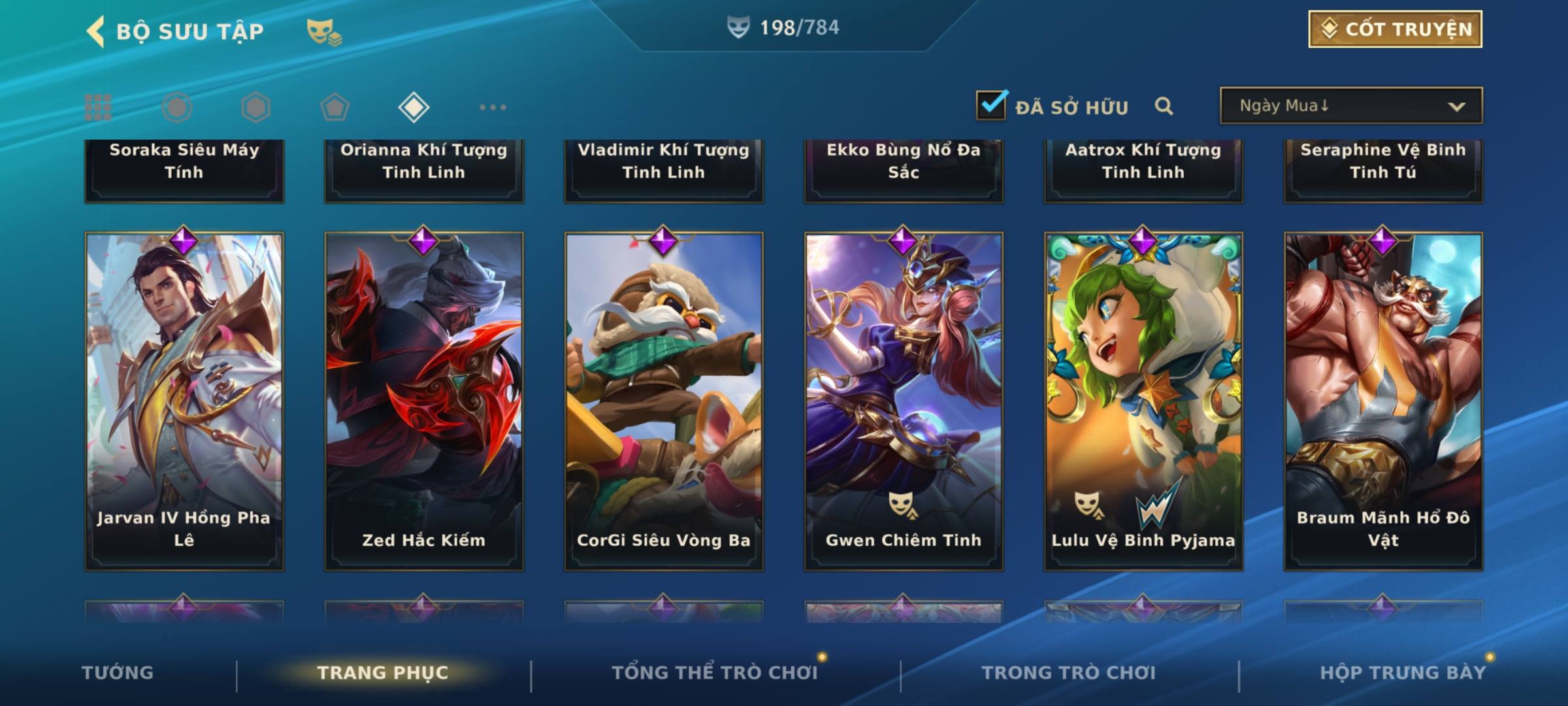Switch to the Tướng tab

pyautogui.click(x=118, y=673)
